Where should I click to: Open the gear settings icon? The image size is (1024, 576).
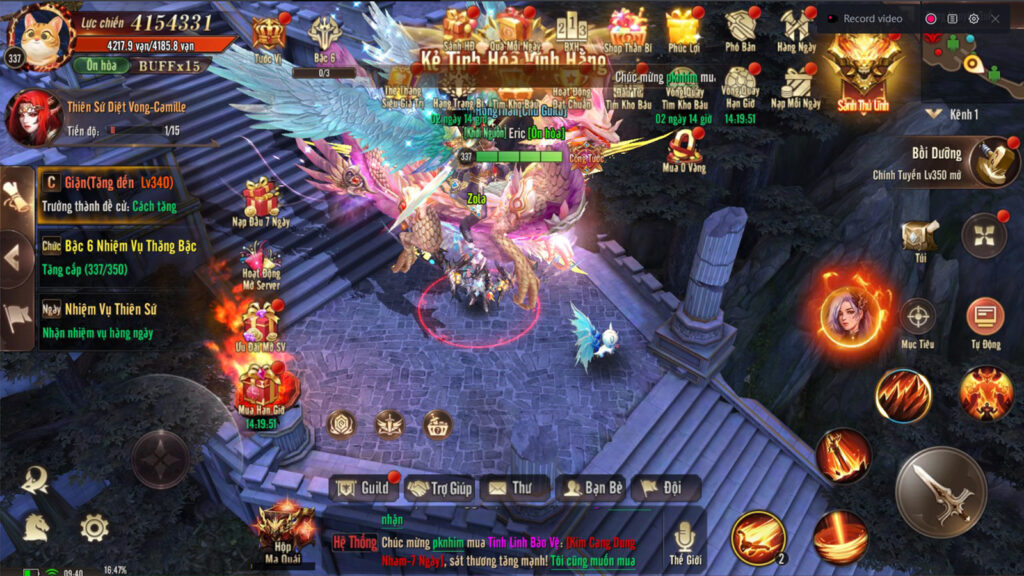point(94,527)
